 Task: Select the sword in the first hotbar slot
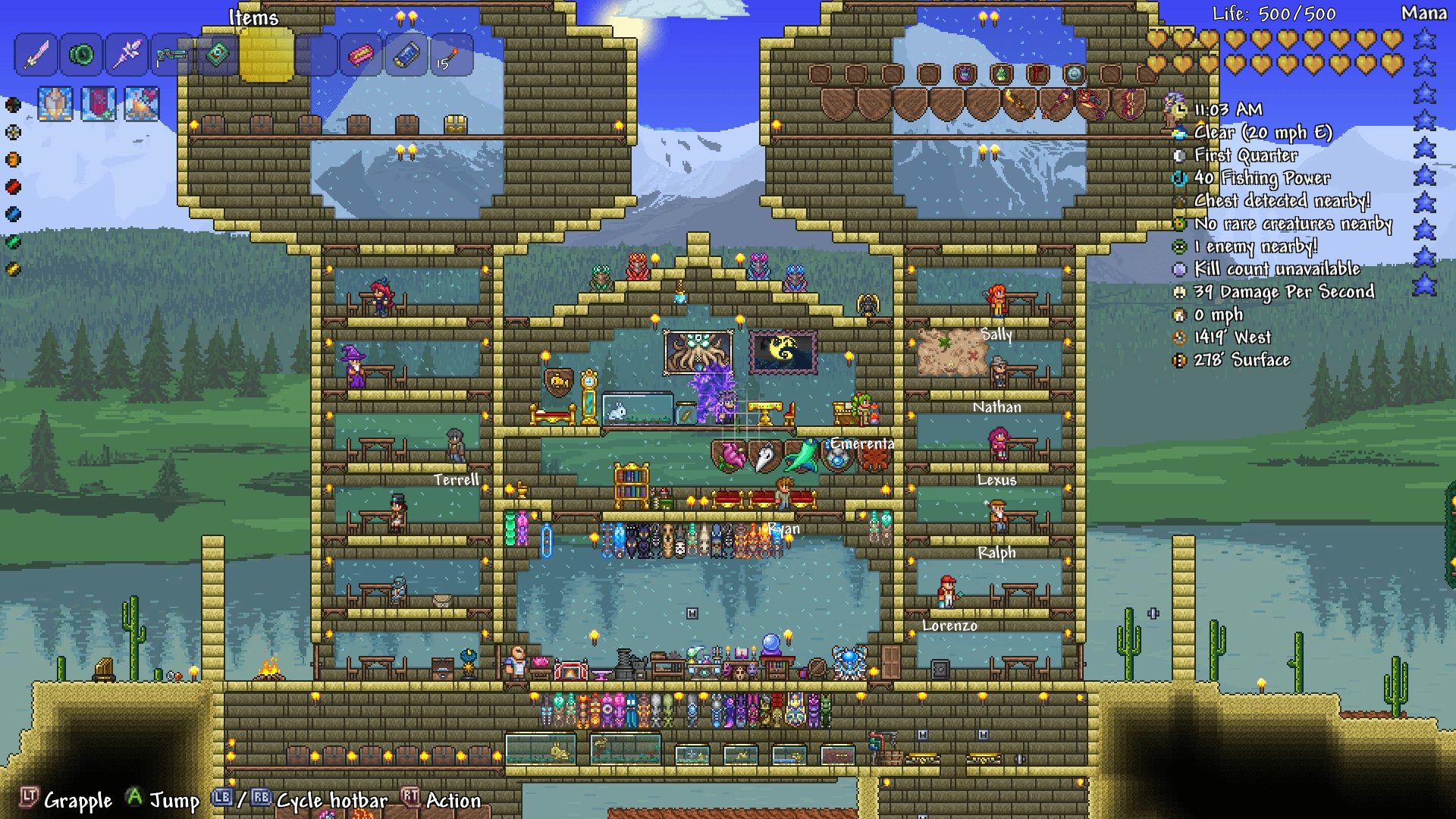click(x=36, y=55)
